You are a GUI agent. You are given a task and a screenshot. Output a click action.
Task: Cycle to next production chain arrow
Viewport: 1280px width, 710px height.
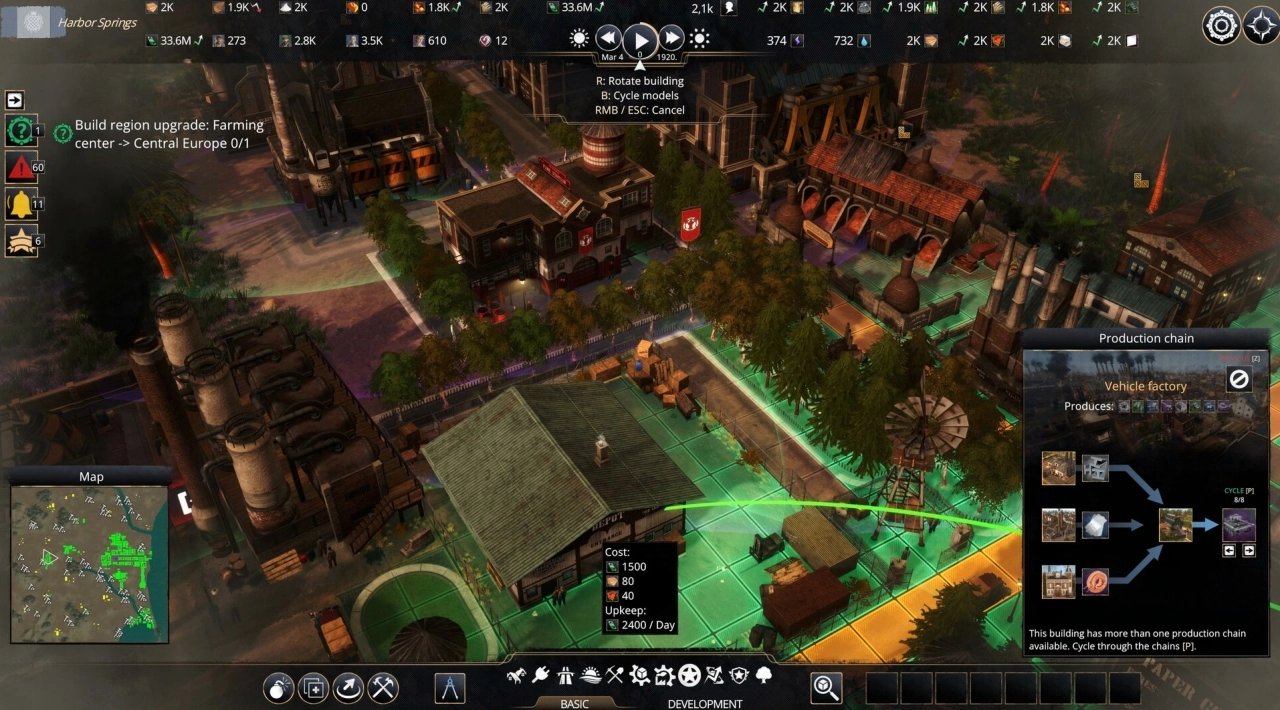(x=1248, y=551)
